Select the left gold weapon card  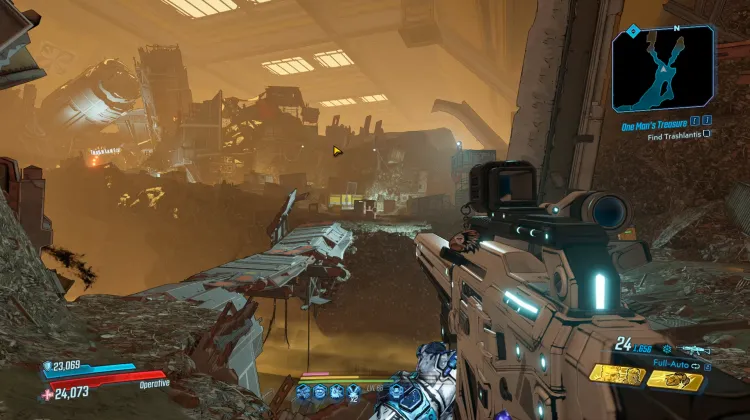click(616, 374)
